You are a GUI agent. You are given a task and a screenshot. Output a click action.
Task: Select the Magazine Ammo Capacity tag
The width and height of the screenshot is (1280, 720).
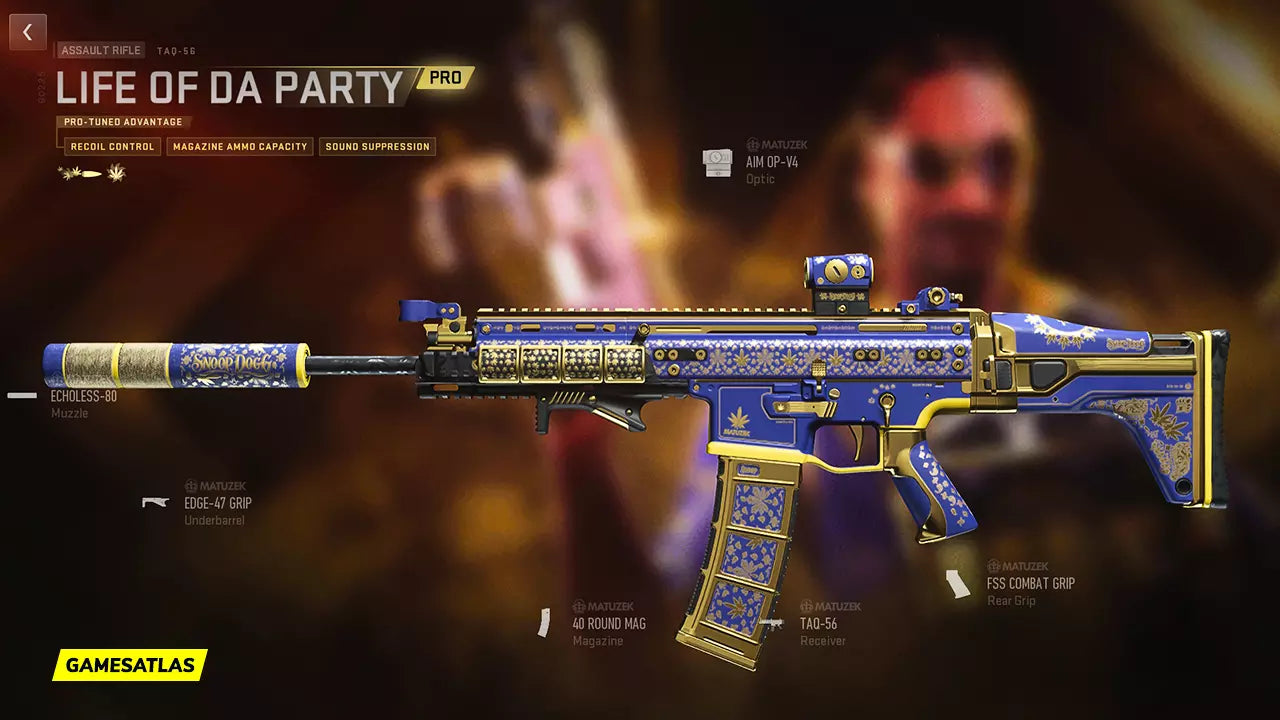(240, 147)
